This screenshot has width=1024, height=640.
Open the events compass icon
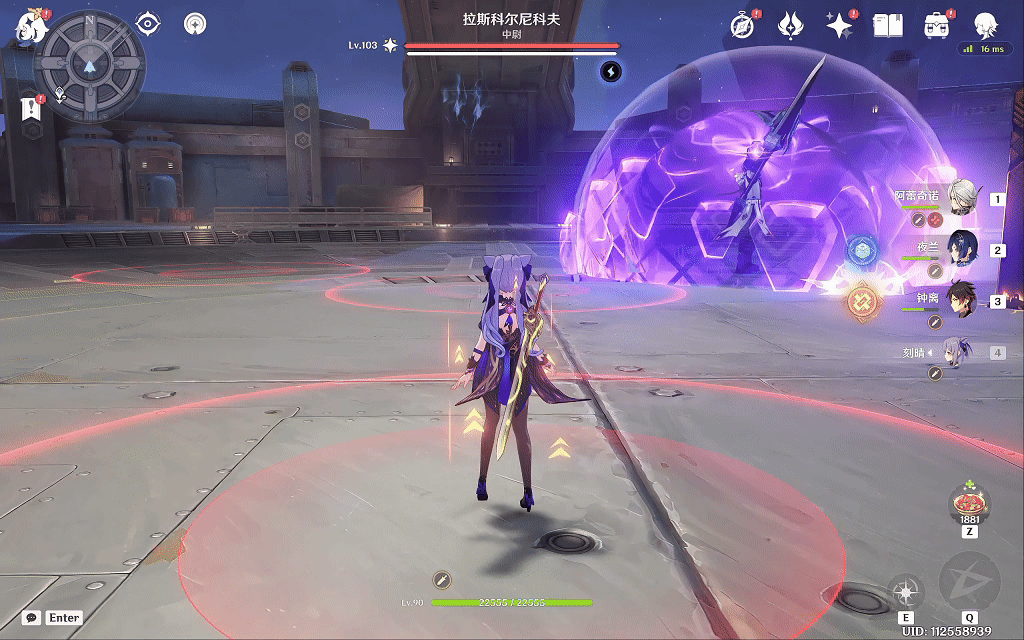742,25
